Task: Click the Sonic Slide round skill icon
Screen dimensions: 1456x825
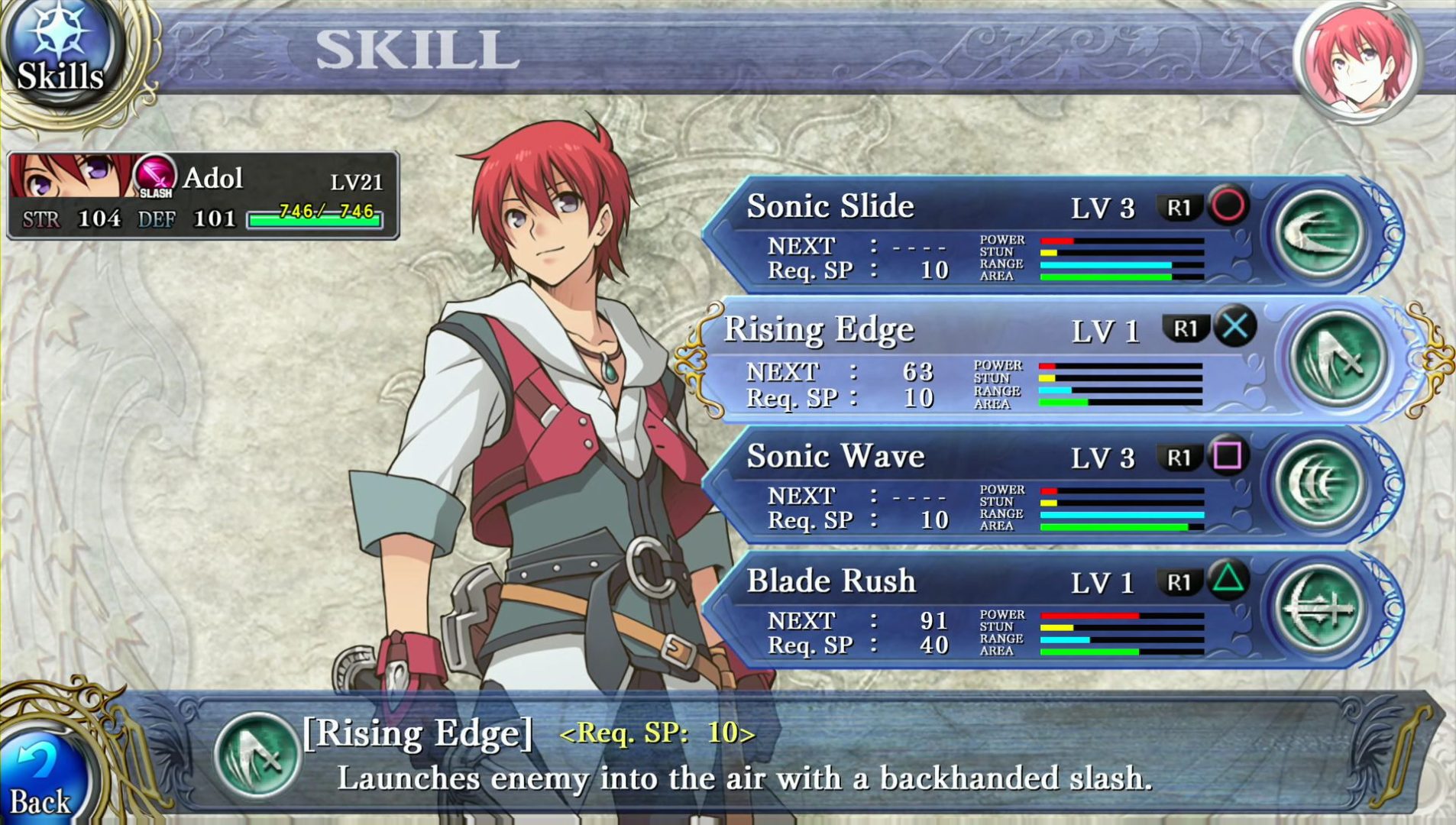Action: pos(1318,233)
